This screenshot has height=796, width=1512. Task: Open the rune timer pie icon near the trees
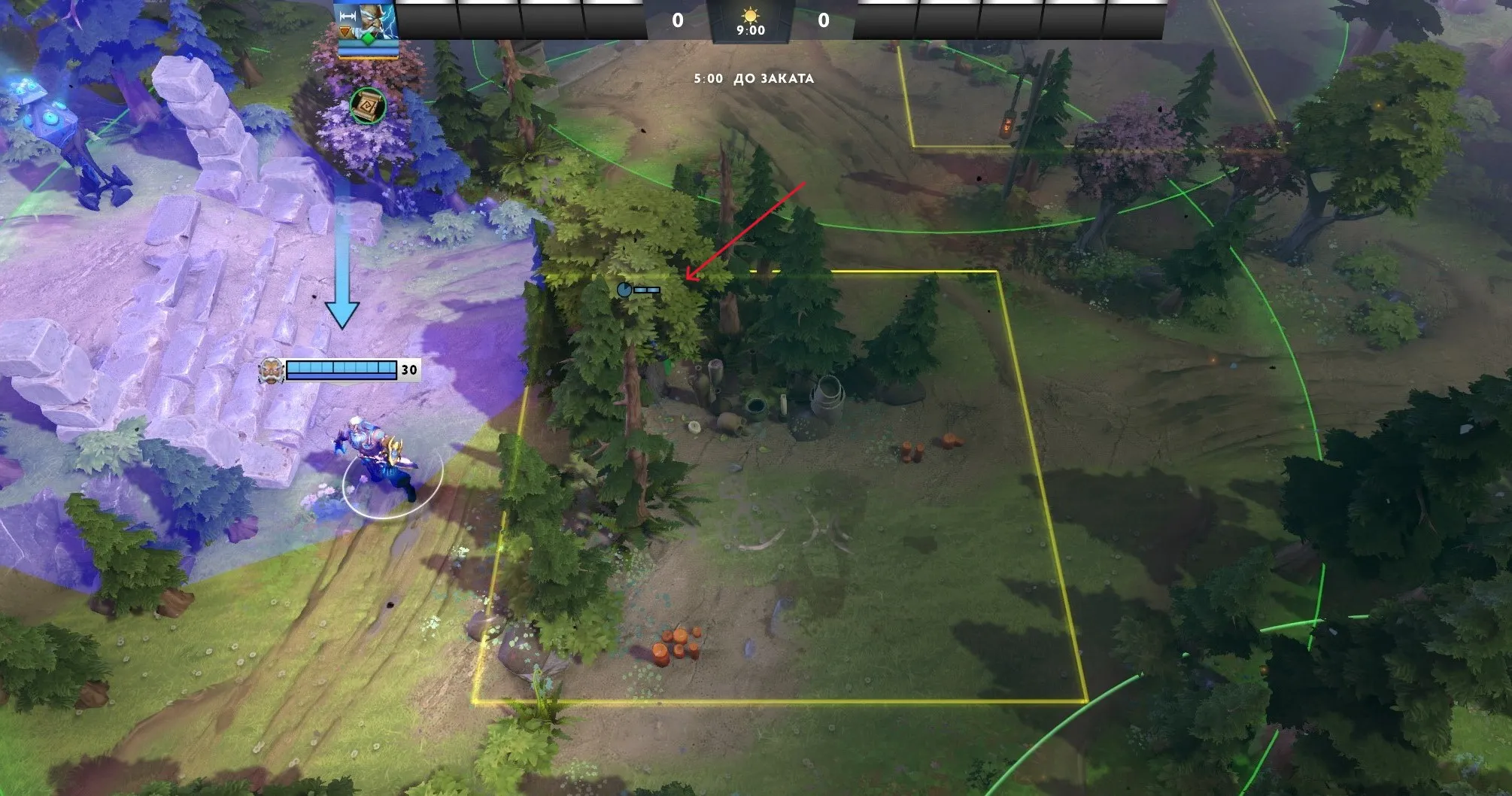(623, 289)
